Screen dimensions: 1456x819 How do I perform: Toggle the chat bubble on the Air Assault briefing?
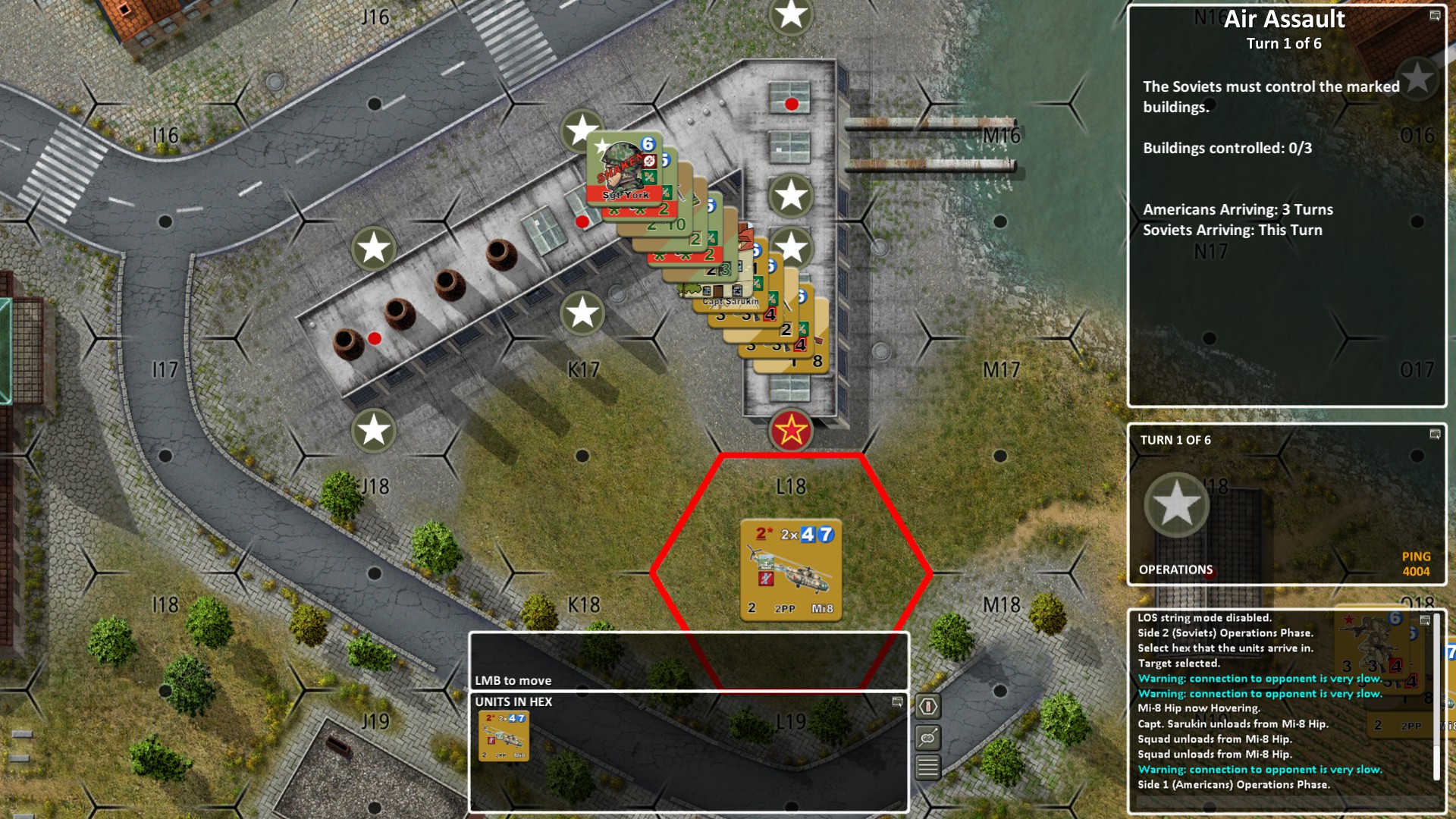pyautogui.click(x=1436, y=16)
